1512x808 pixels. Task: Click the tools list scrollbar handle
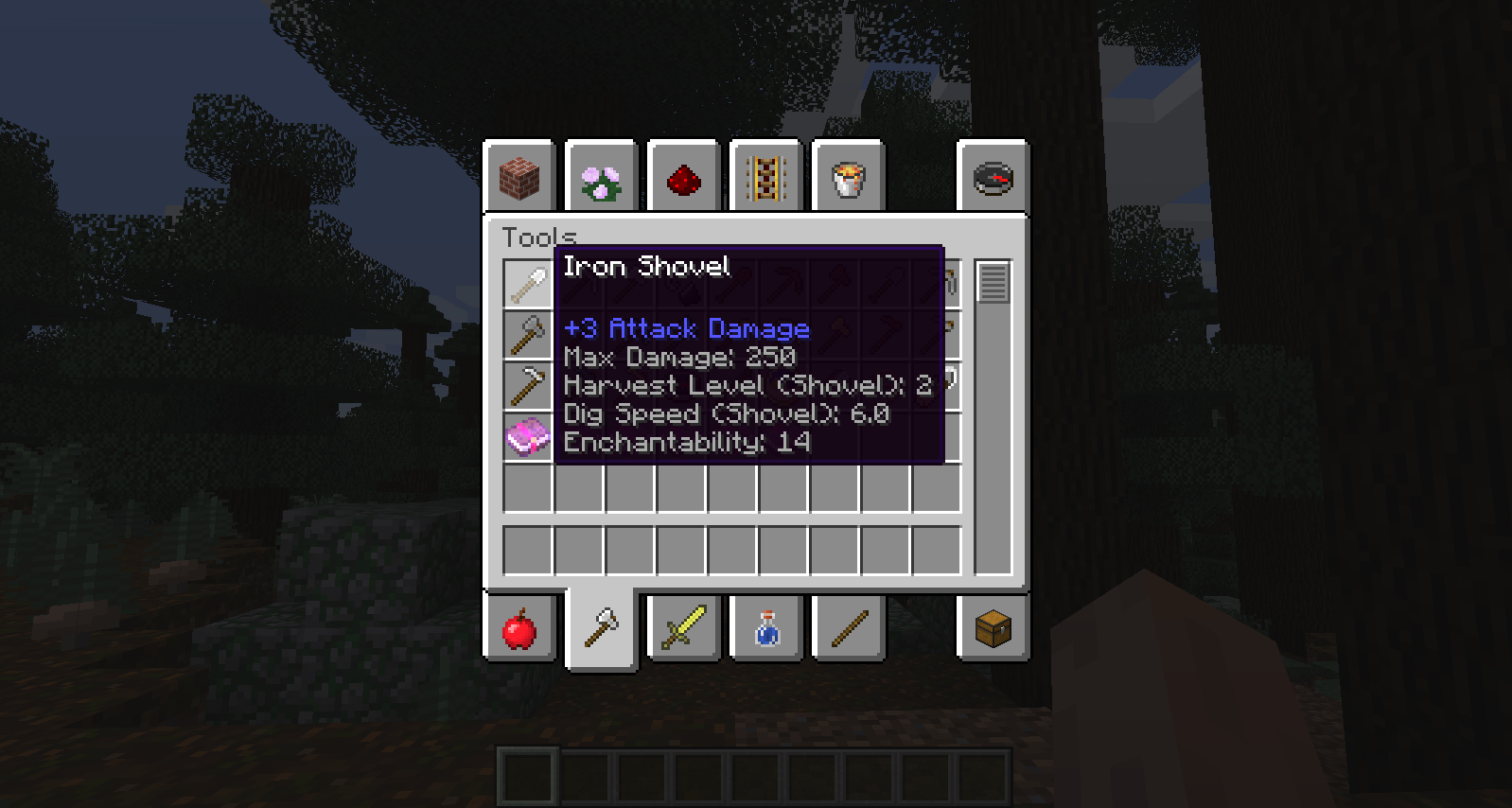tap(993, 279)
